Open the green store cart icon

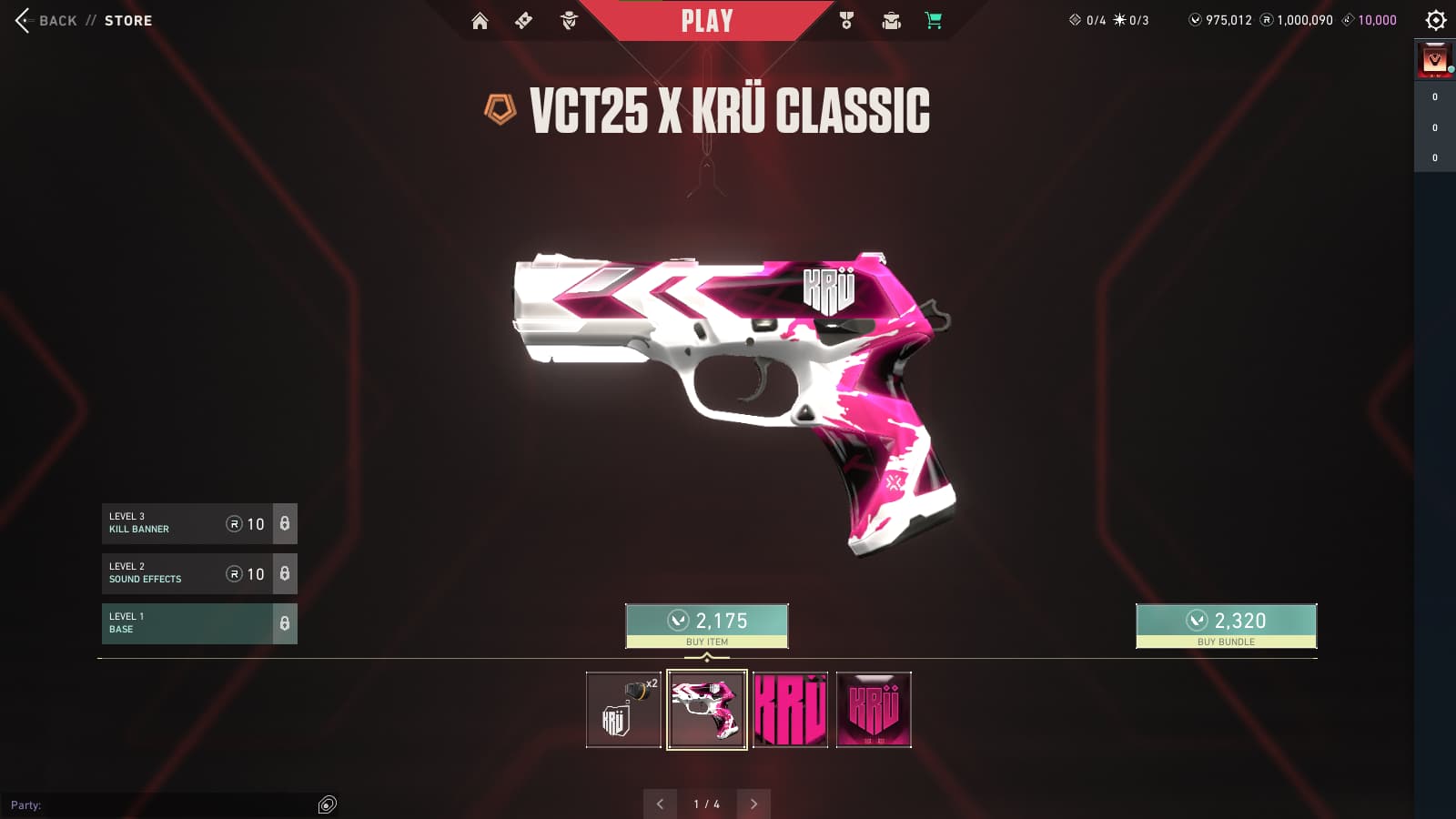pos(934,21)
